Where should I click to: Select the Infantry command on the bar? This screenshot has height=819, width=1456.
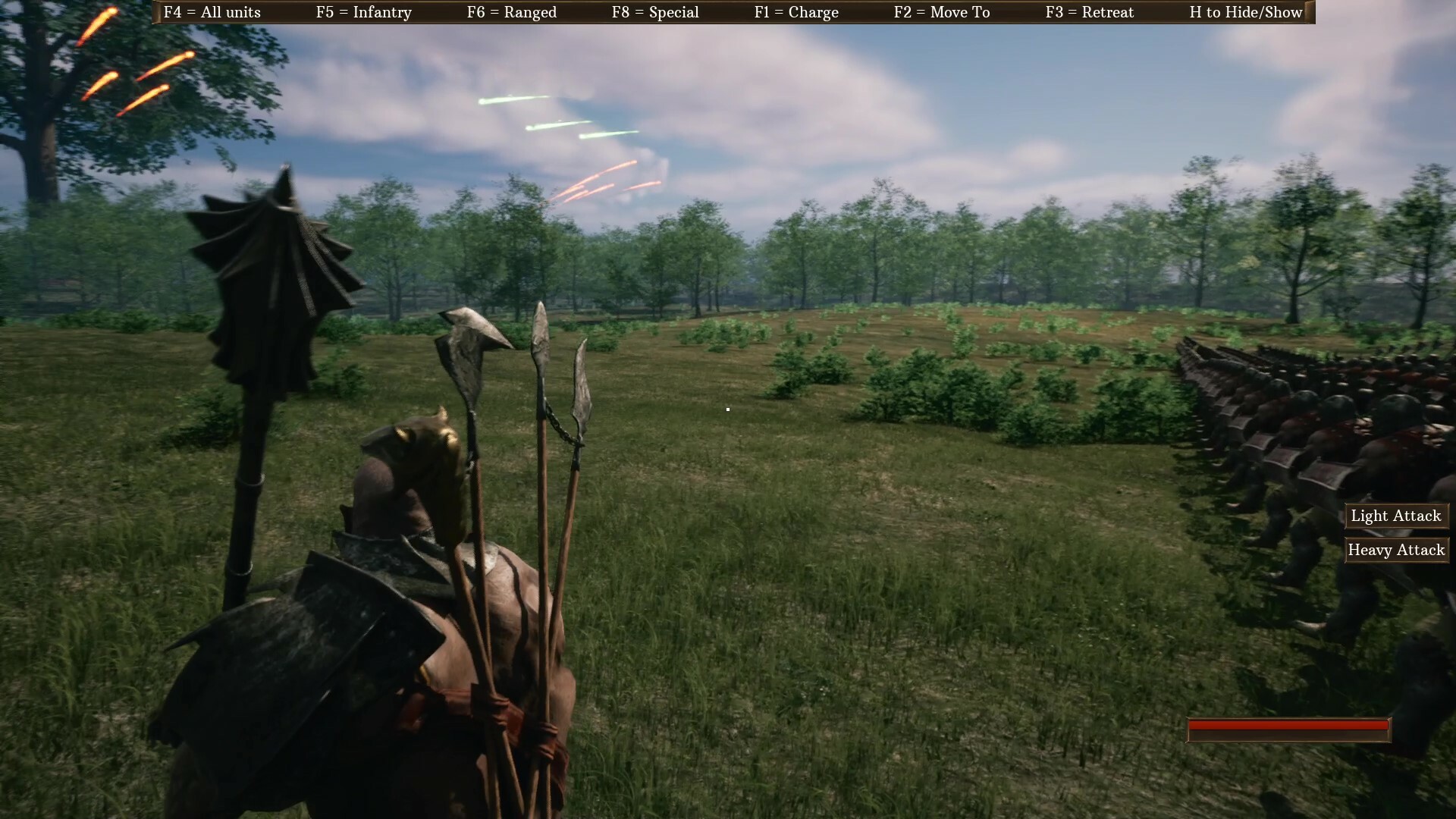pyautogui.click(x=365, y=12)
